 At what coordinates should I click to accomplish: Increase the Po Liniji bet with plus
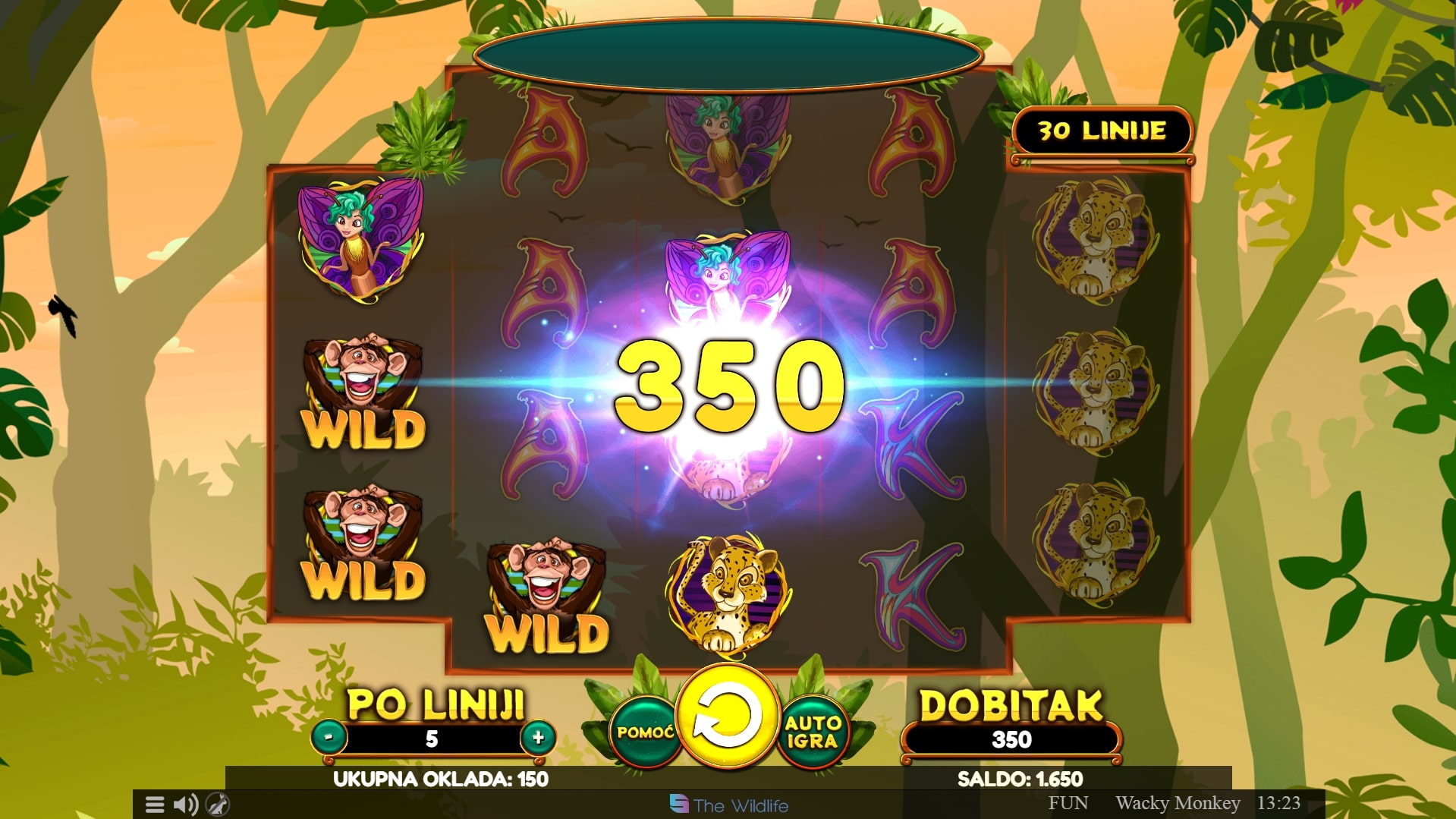coord(538,737)
